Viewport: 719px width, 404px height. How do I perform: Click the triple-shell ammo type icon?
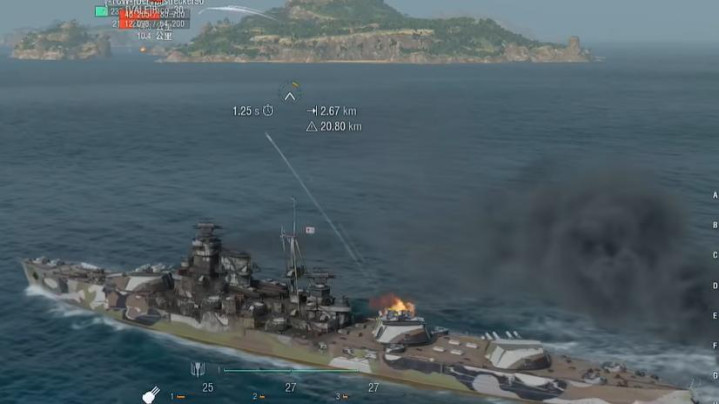pos(197,370)
